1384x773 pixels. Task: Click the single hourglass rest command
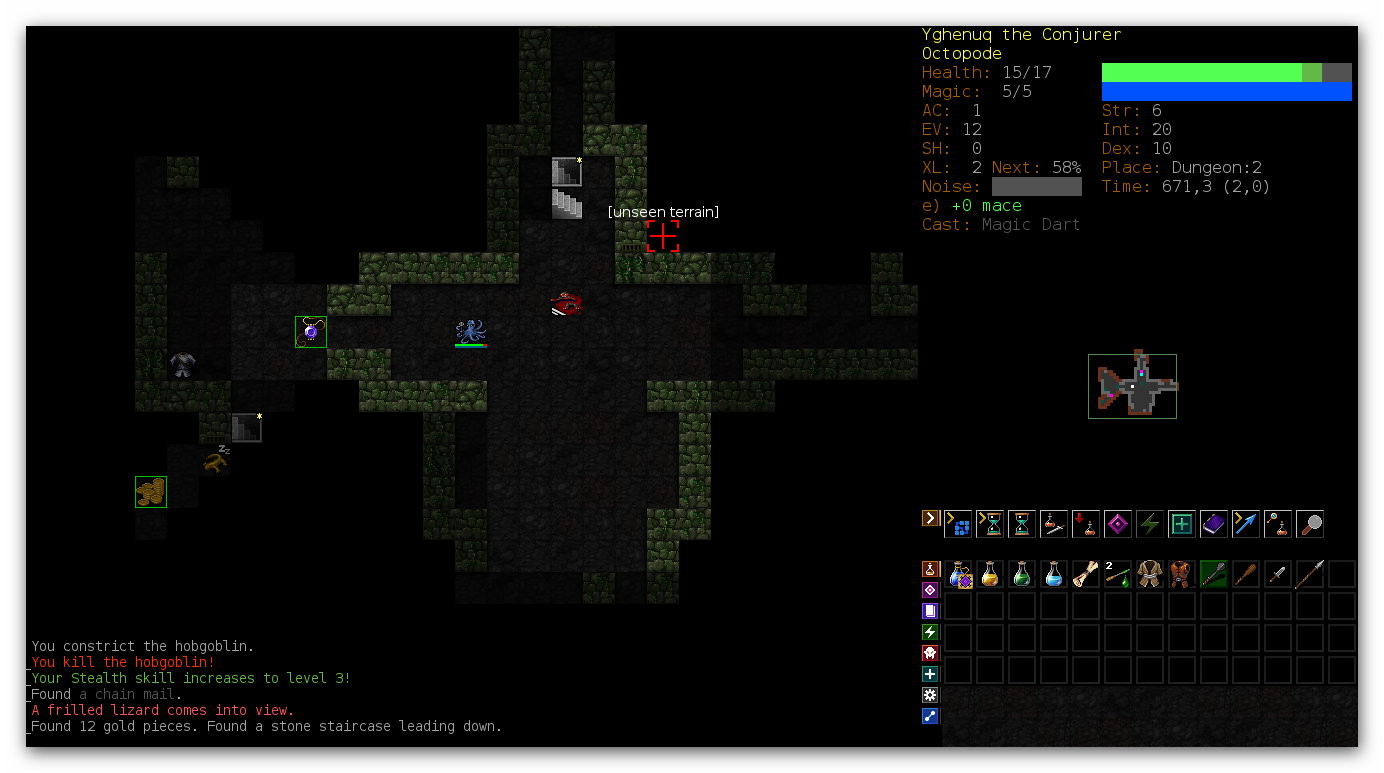click(1022, 523)
